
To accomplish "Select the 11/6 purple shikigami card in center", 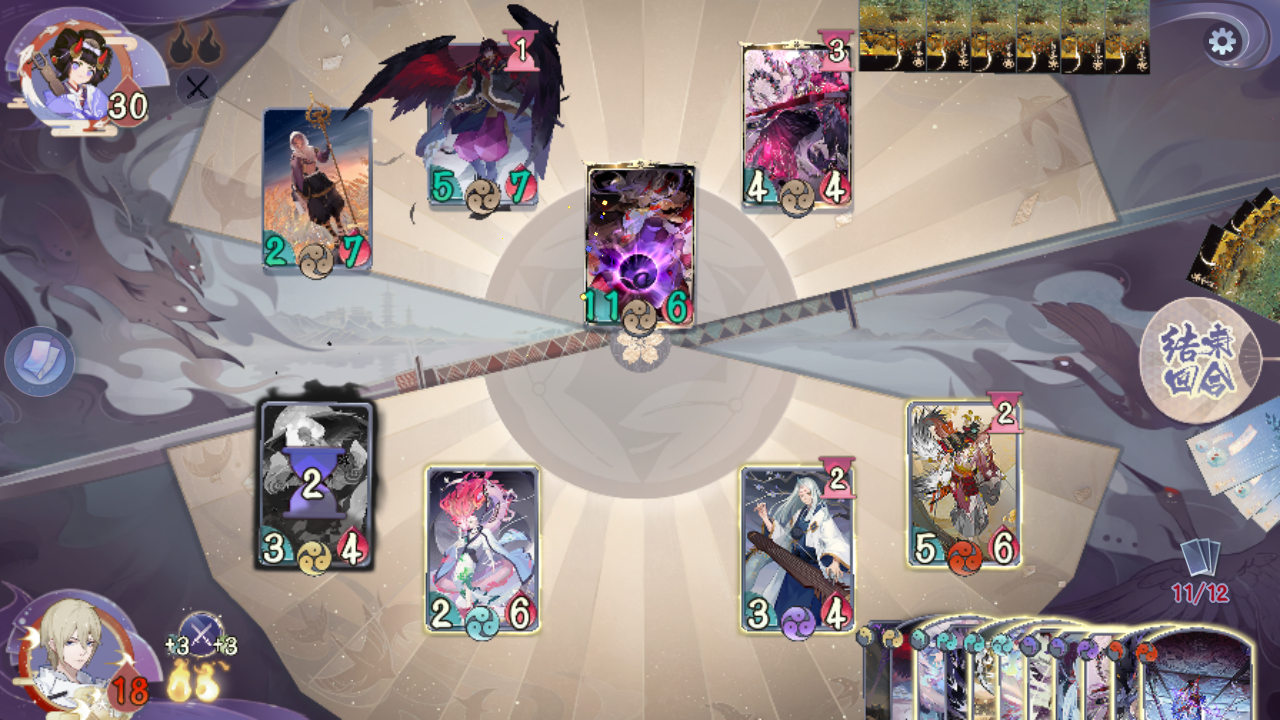I will point(638,240).
